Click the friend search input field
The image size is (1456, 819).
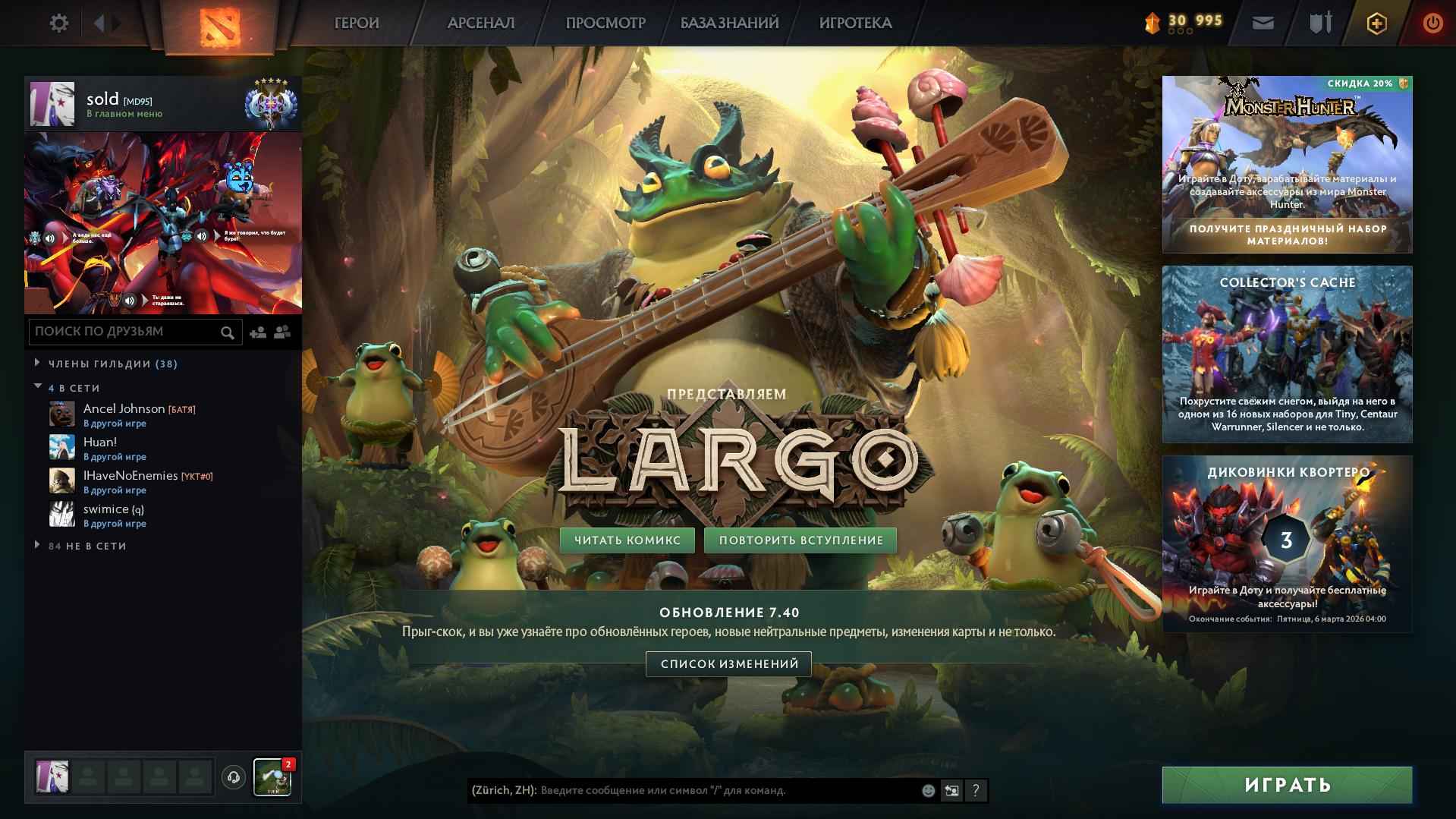pyautogui.click(x=129, y=332)
